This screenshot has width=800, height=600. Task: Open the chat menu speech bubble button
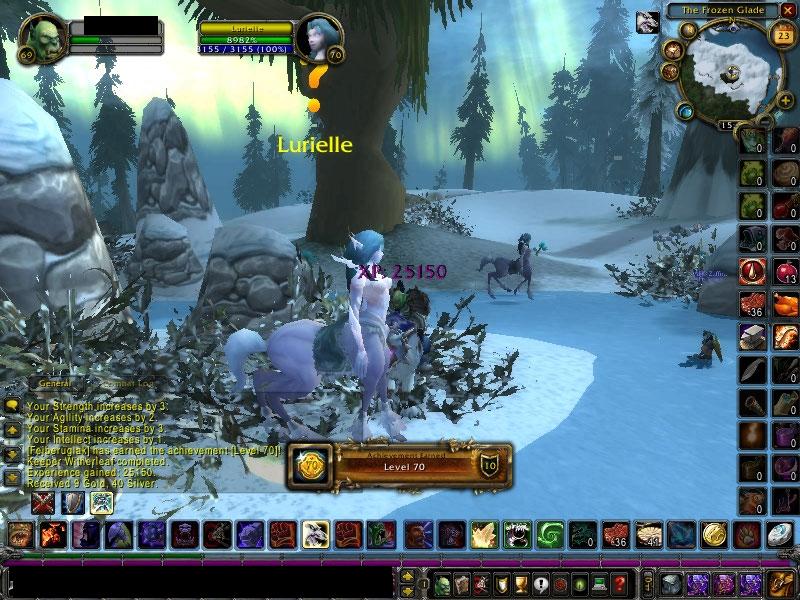[12, 406]
